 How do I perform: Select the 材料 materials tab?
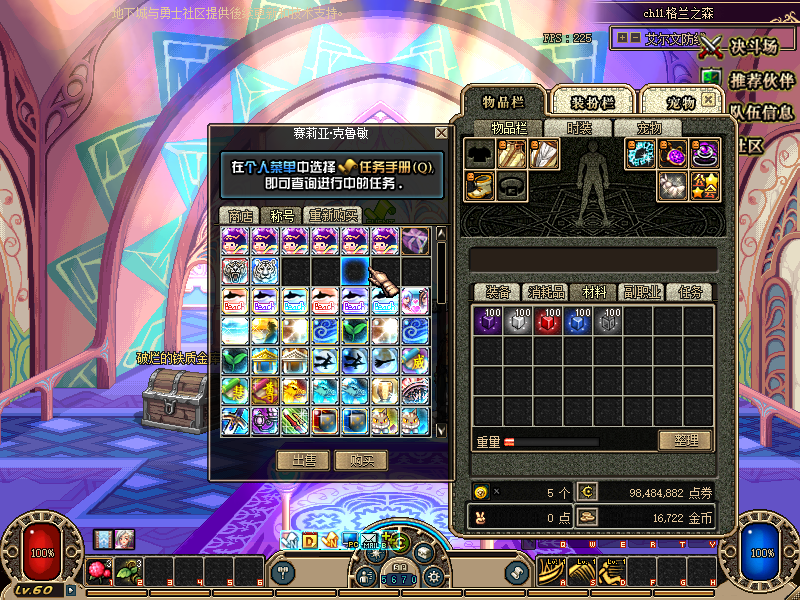coord(594,292)
